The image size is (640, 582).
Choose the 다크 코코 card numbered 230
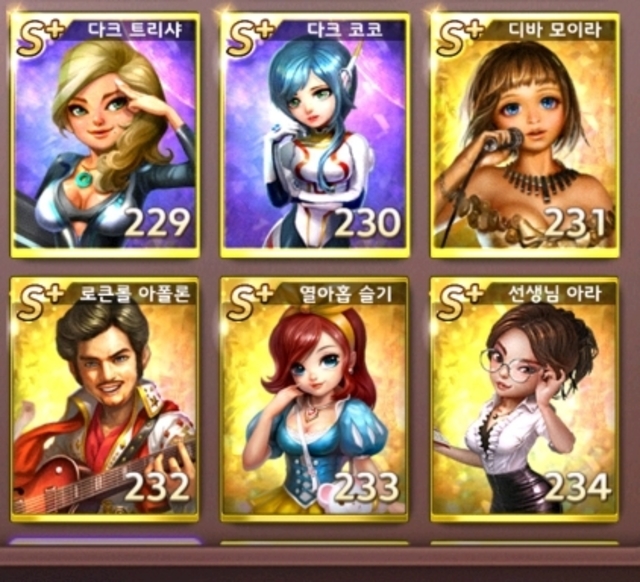point(314,135)
